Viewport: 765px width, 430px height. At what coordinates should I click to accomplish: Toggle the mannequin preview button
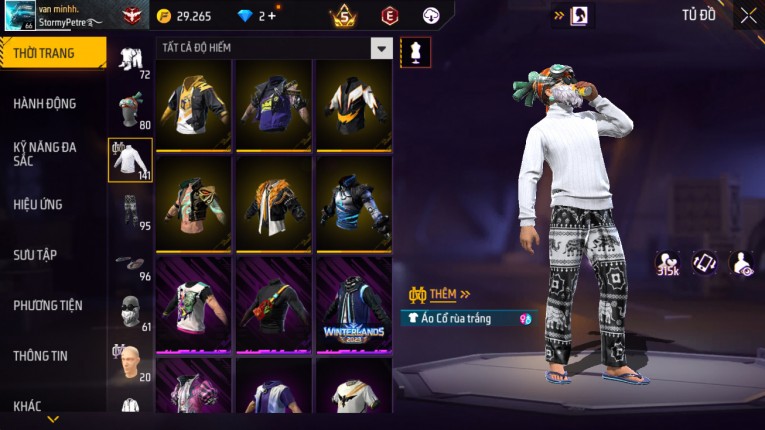(x=415, y=50)
